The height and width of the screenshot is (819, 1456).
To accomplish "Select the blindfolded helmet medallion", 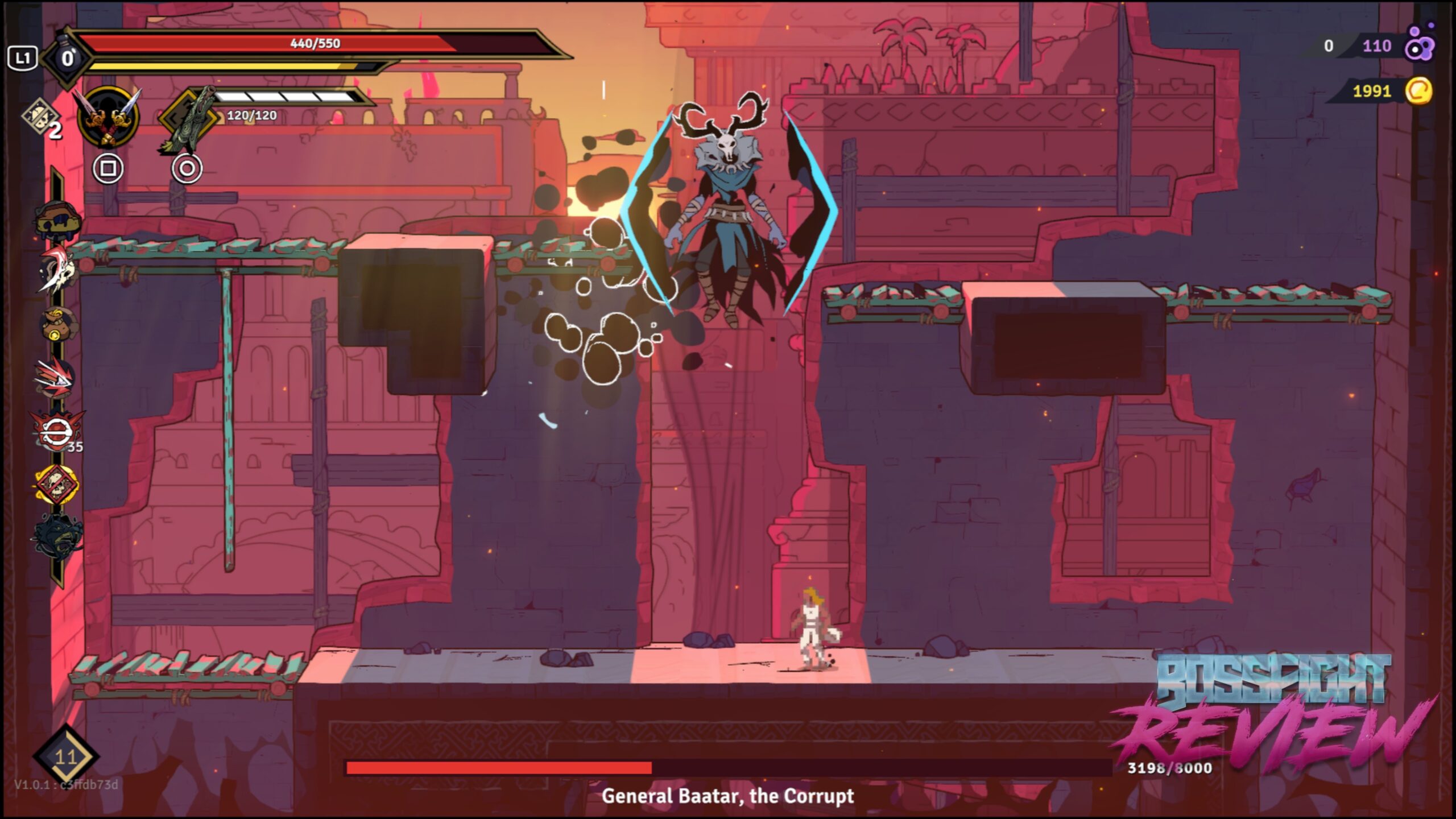I will pos(57,219).
